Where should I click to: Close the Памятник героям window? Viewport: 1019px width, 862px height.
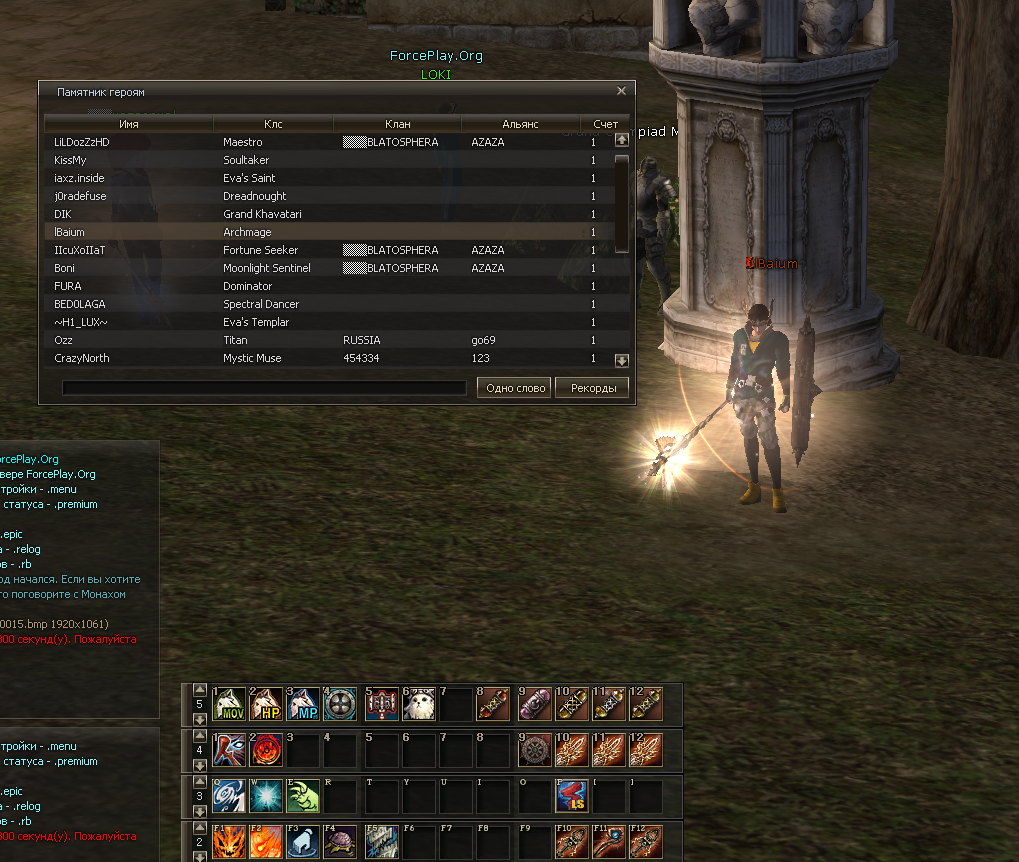pyautogui.click(x=621, y=91)
